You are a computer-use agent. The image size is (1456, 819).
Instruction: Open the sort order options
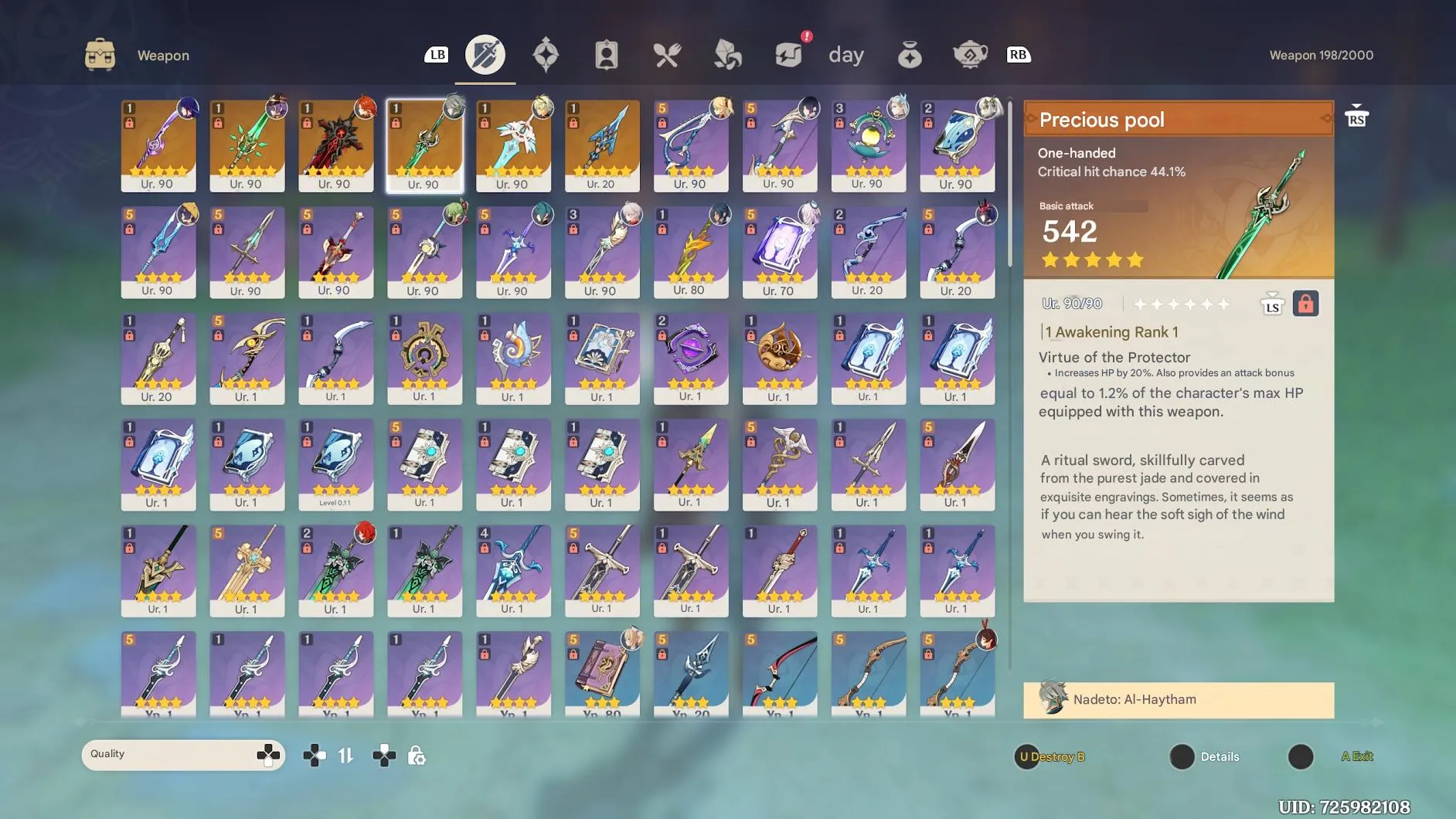[347, 755]
